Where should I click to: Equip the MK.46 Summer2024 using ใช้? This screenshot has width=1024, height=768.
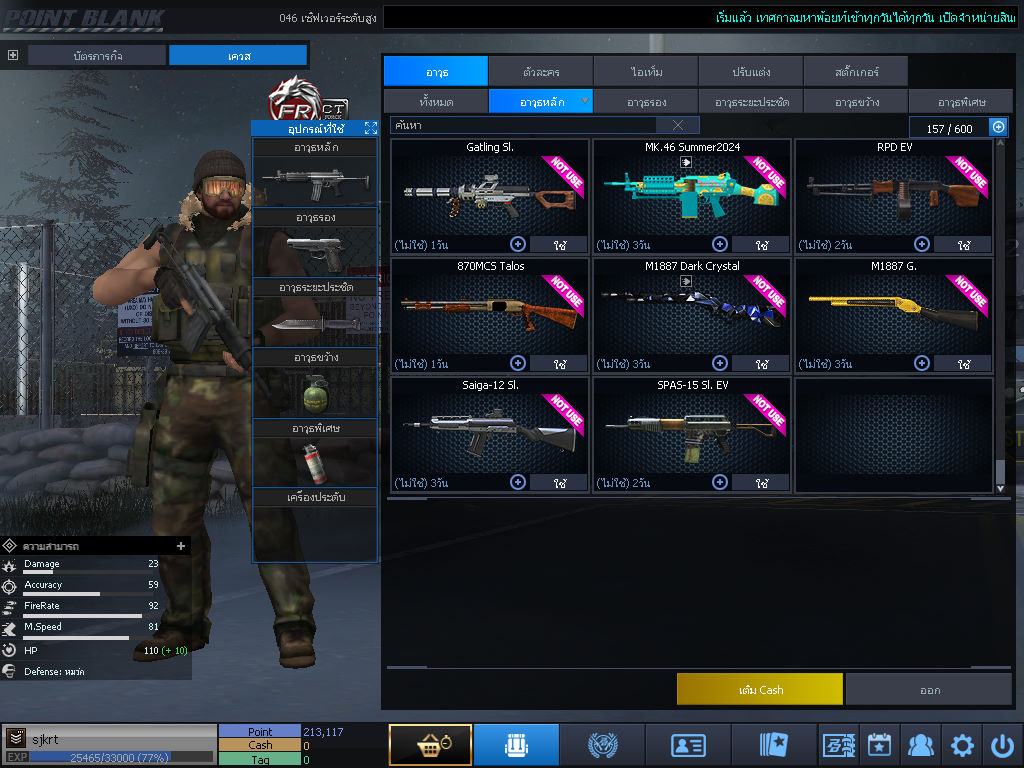click(x=761, y=245)
